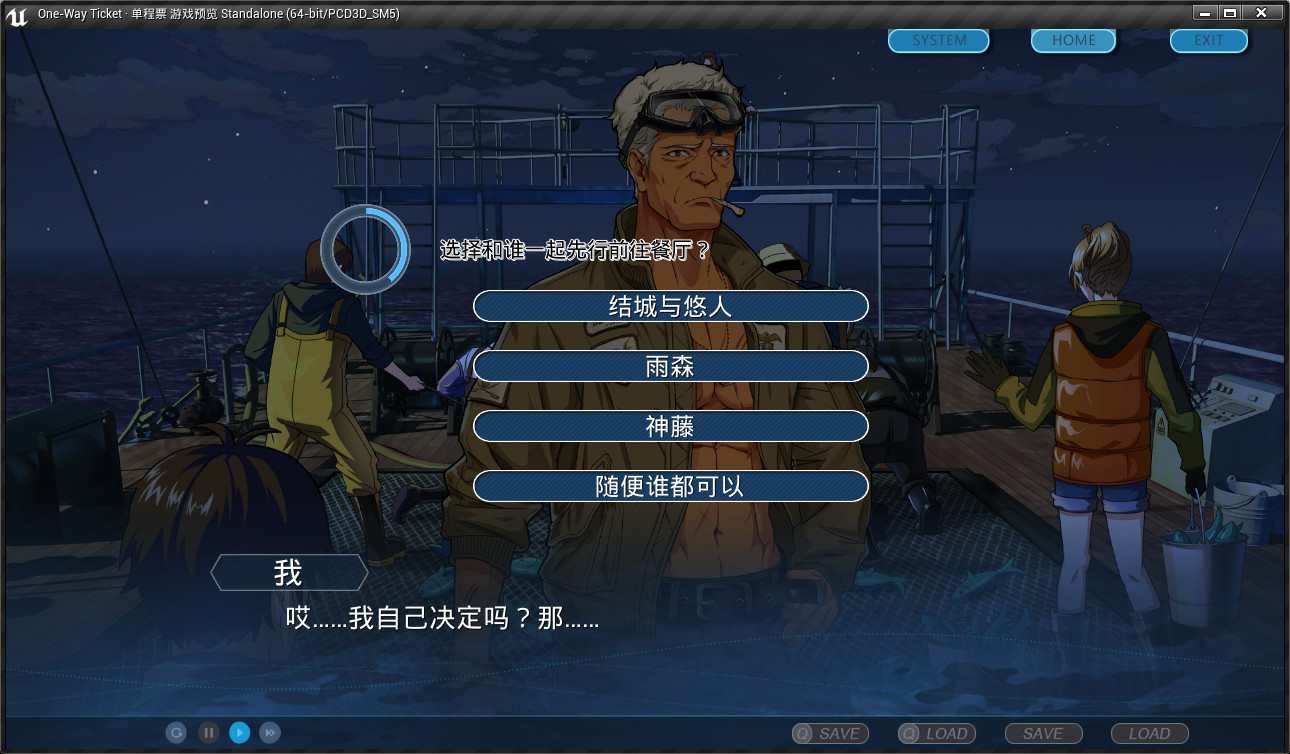Select the 结城与悠人 dialogue choice

click(671, 306)
